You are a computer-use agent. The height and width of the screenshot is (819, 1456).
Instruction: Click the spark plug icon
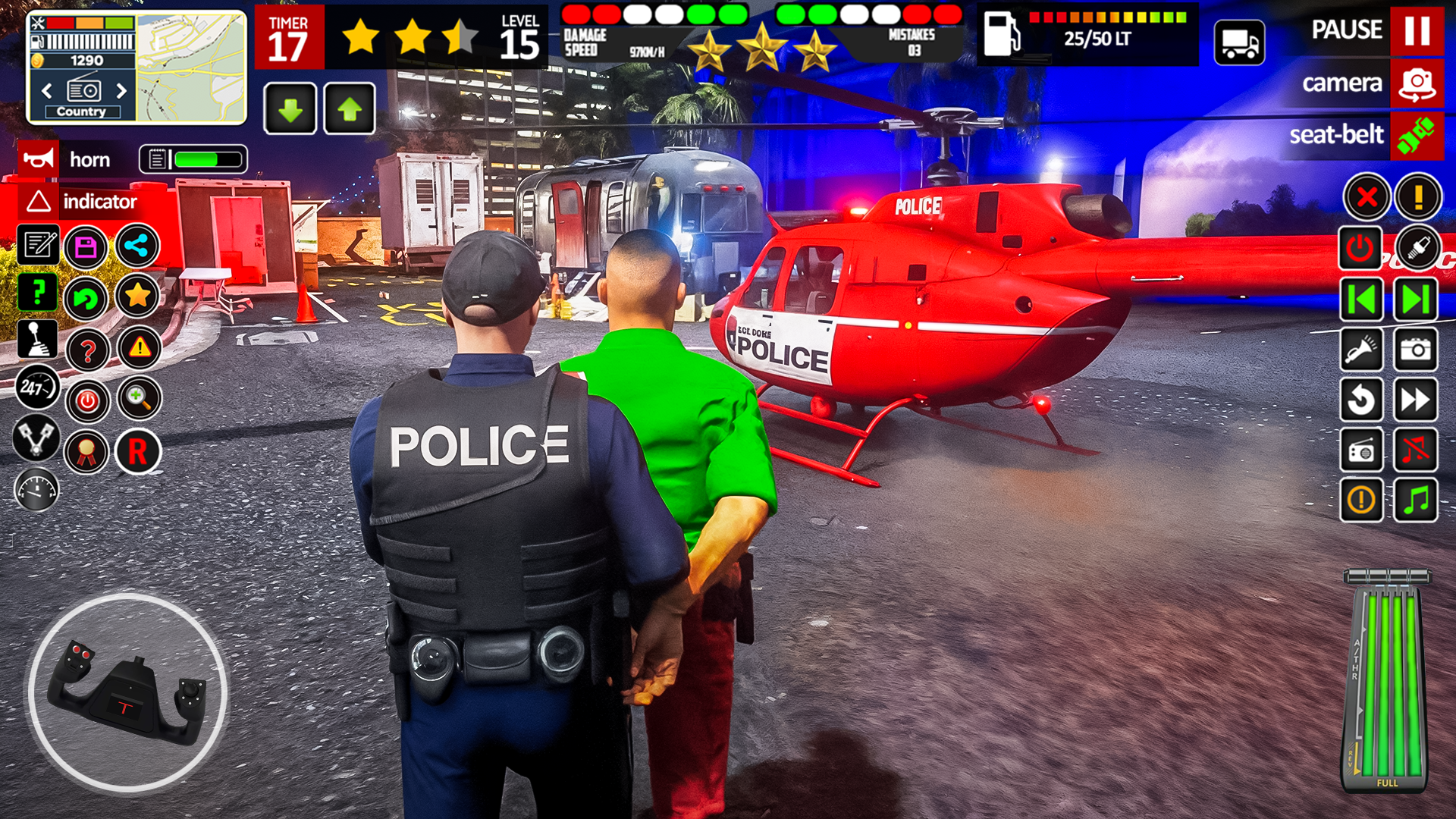(1417, 246)
